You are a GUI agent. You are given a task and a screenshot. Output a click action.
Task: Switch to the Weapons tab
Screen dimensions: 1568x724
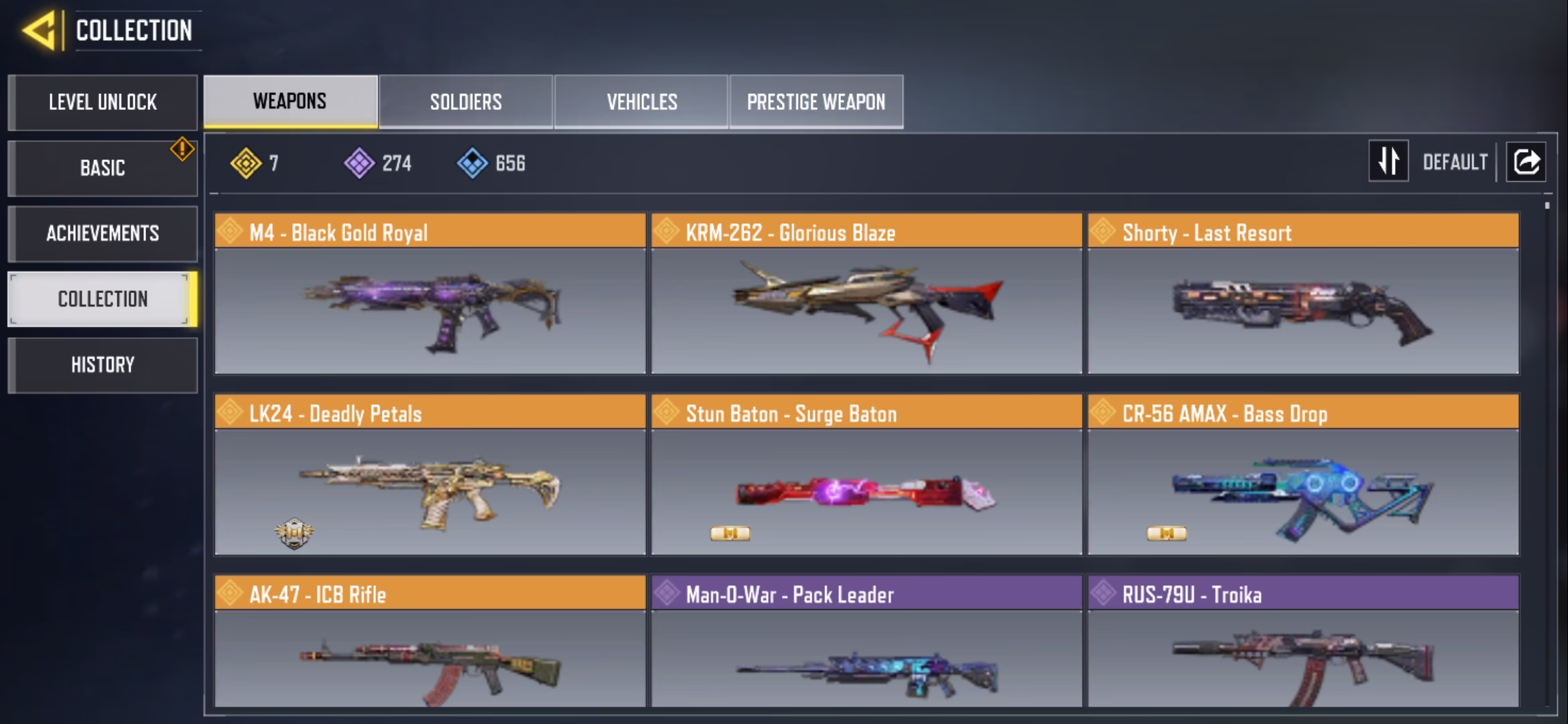click(x=290, y=101)
